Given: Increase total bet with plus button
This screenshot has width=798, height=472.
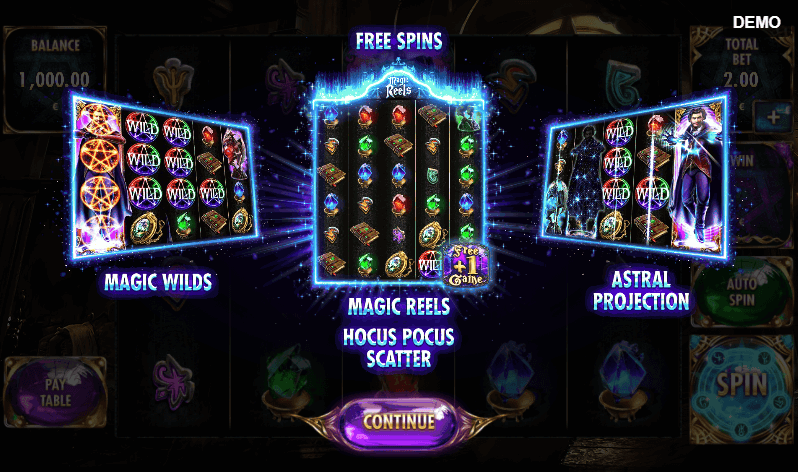Looking at the screenshot, I should 773,116.
